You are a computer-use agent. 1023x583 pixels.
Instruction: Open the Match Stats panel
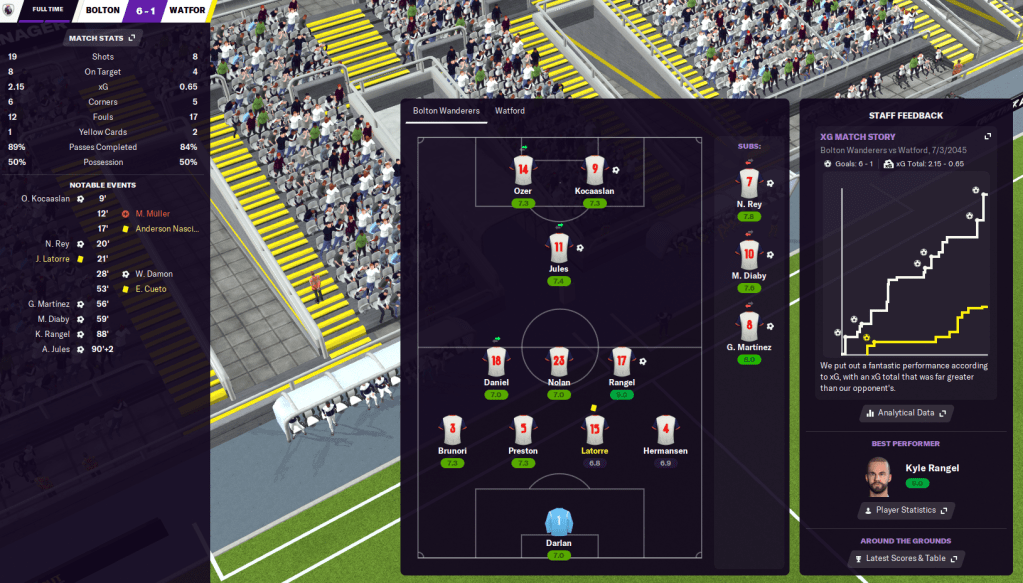click(x=102, y=38)
